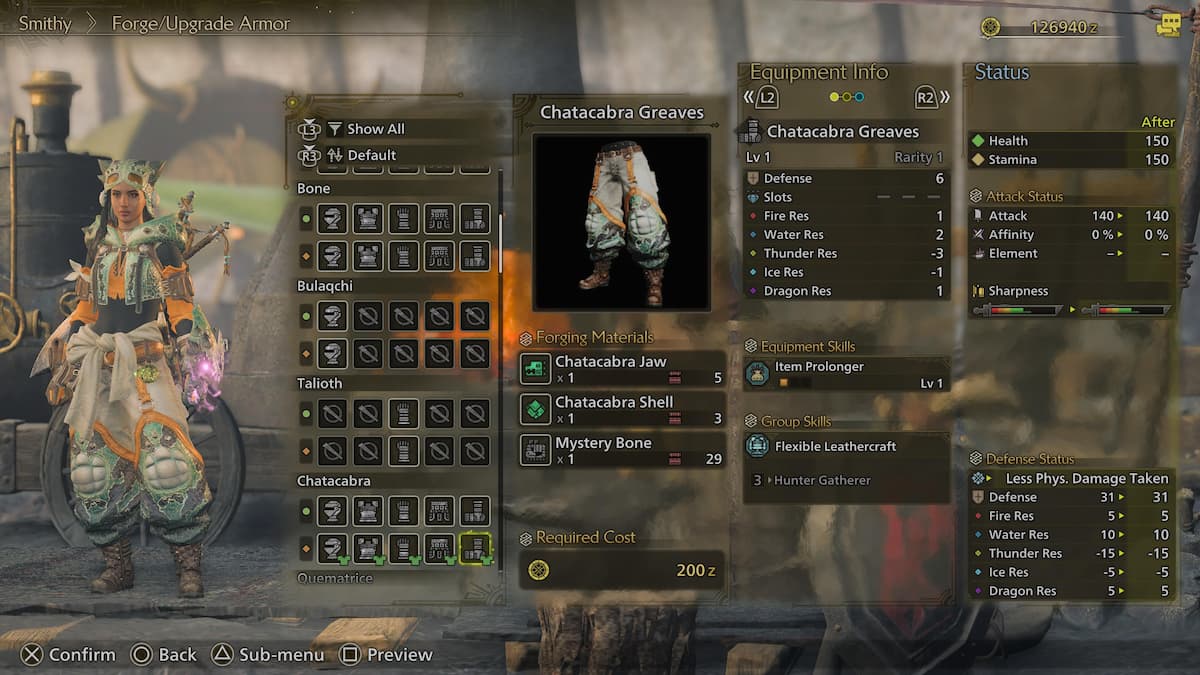Viewport: 1200px width, 675px height.
Task: Select the Bone helm in the green-dot row
Action: click(x=332, y=219)
